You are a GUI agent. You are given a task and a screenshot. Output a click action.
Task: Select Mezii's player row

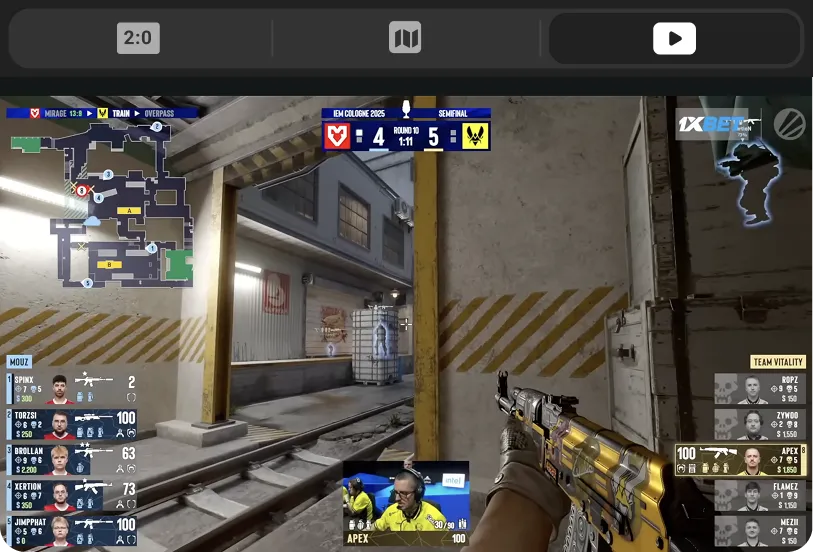[759, 530]
